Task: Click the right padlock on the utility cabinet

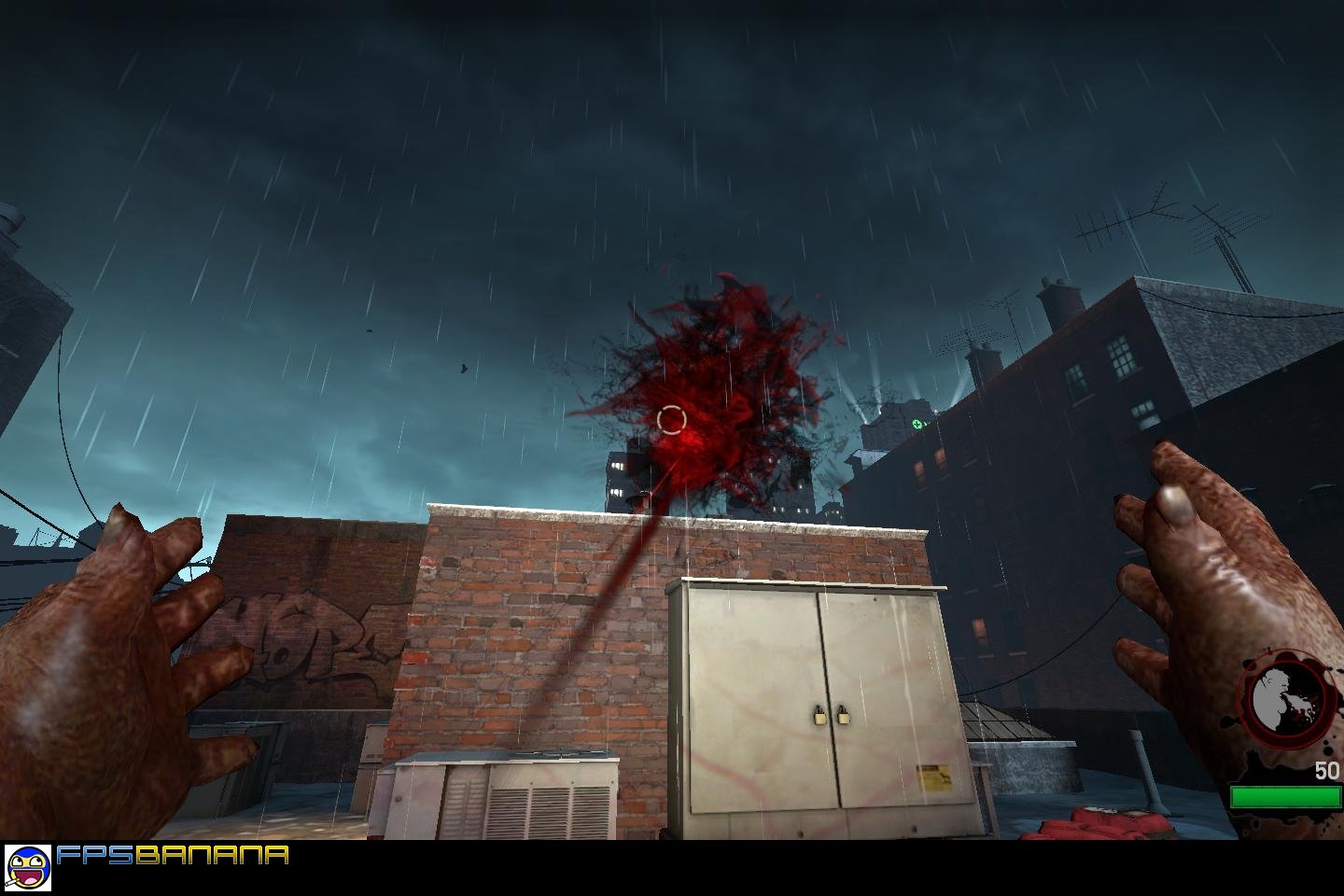Action: coord(845,719)
